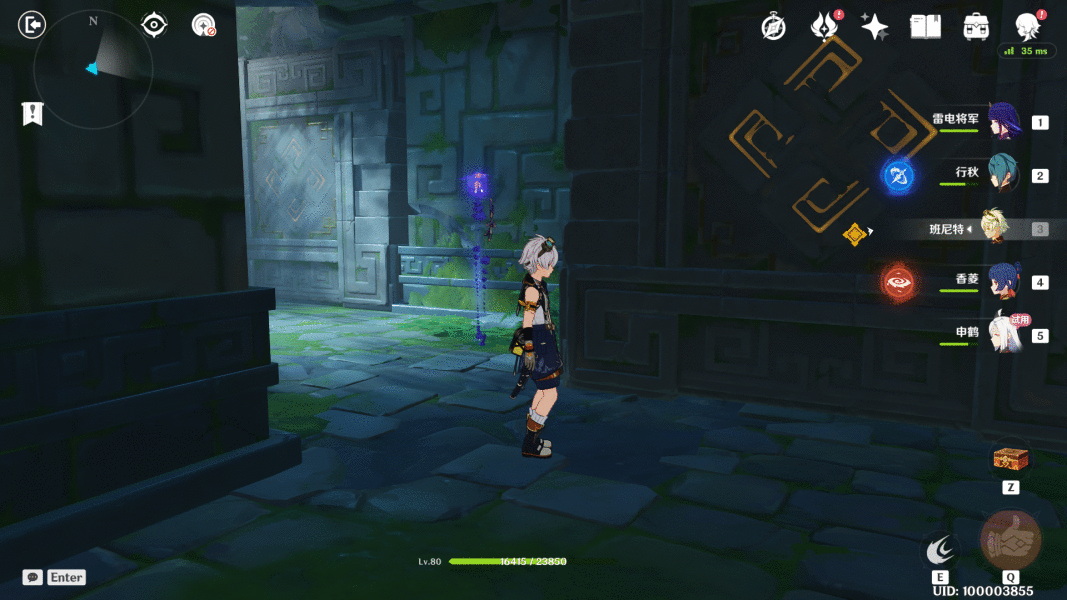Open the chat speech bubble icon
Screen dimensions: 1067x600
point(33,577)
